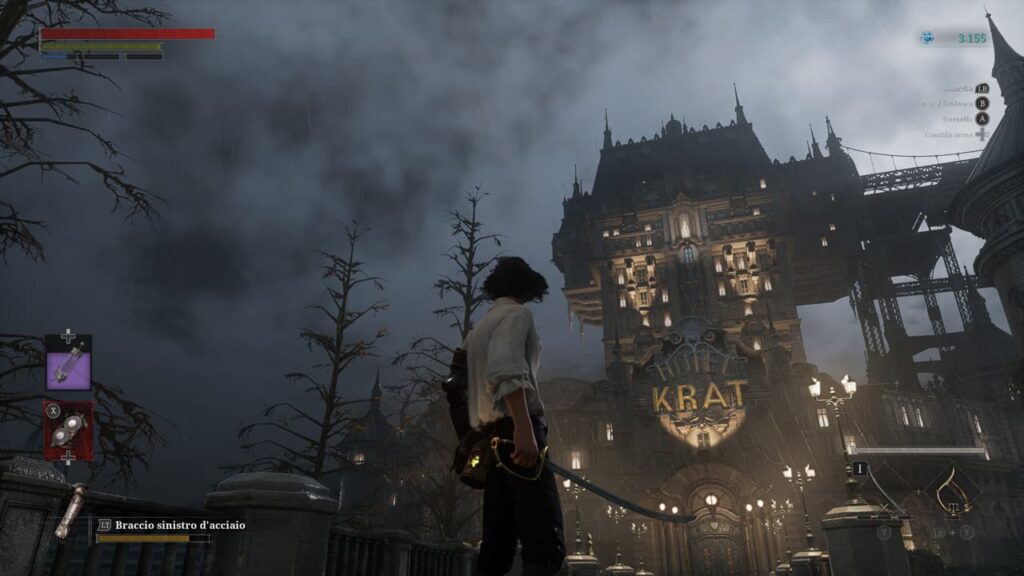Image resolution: width=1024 pixels, height=576 pixels.
Task: Activate the steel left arm icon
Action: [x=70, y=510]
